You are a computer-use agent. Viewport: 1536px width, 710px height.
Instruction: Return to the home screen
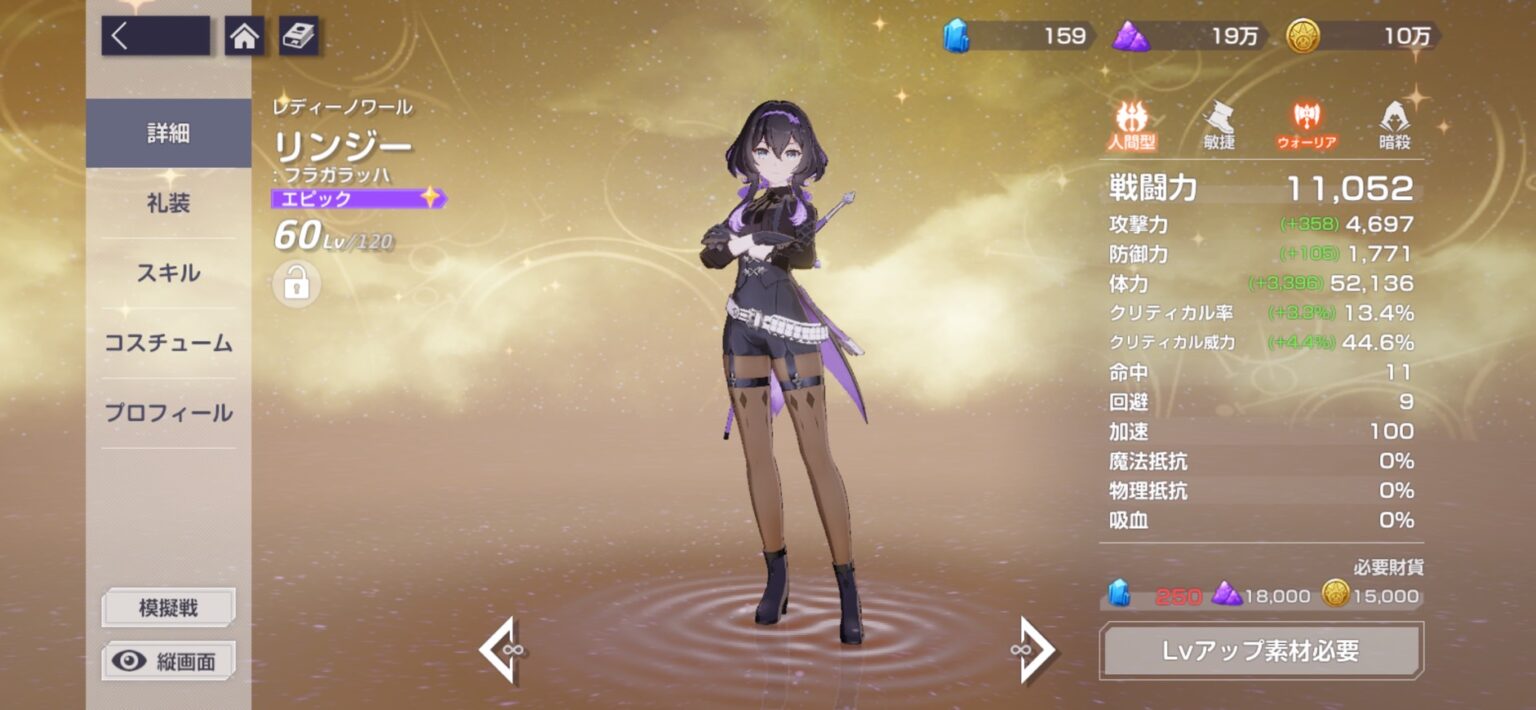pos(244,37)
